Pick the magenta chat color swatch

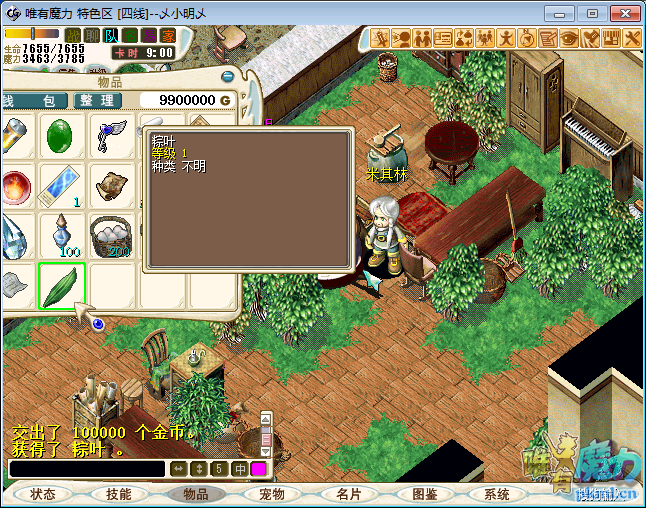tap(259, 469)
